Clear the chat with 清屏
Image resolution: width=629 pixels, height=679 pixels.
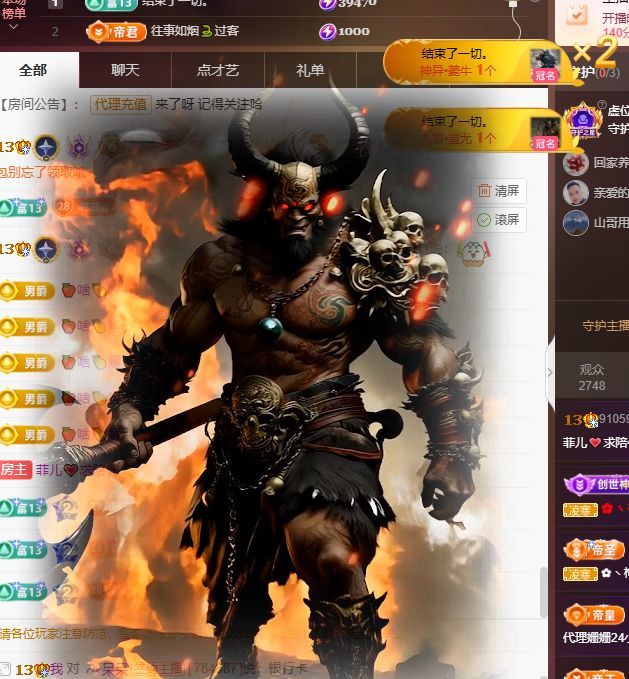point(498,190)
